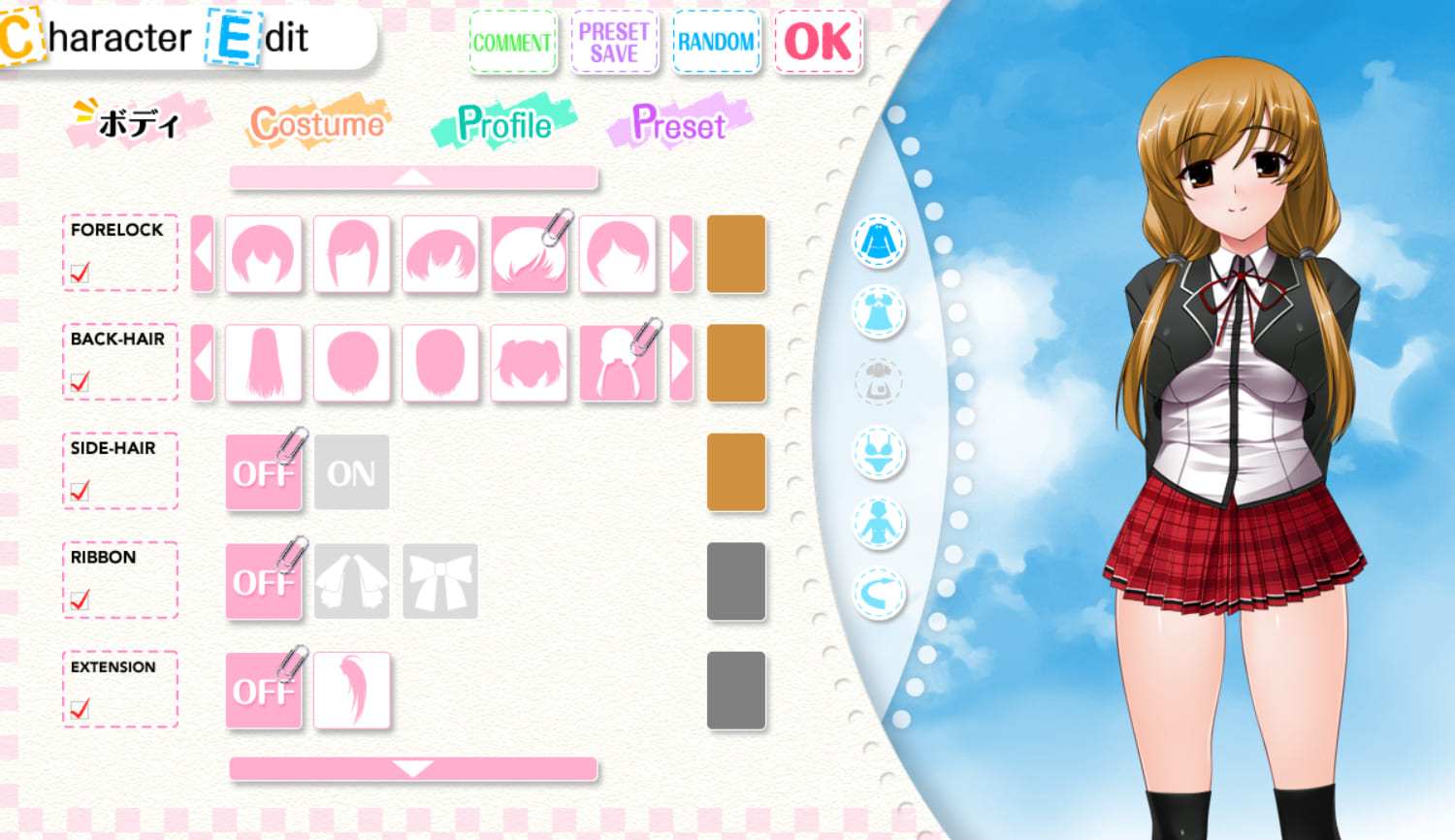Select the hair extension strand option
The width and height of the screenshot is (1455, 840).
pyautogui.click(x=351, y=691)
